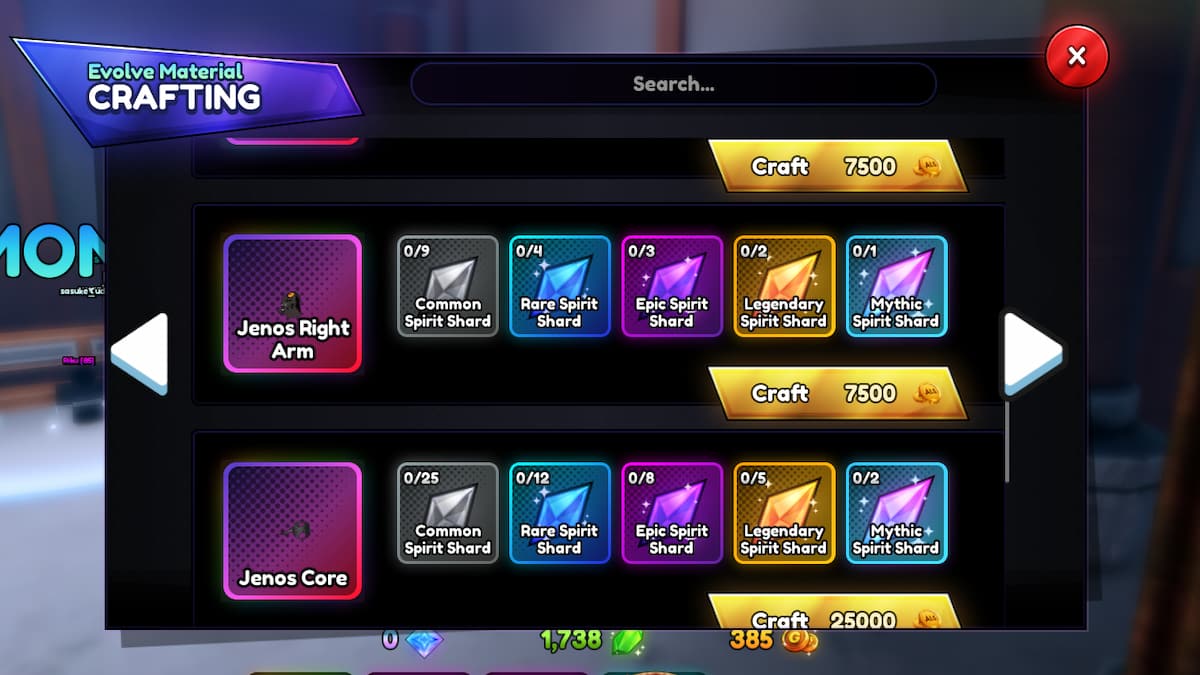
Task: Close the Evolve Material Crafting window
Action: [1076, 57]
